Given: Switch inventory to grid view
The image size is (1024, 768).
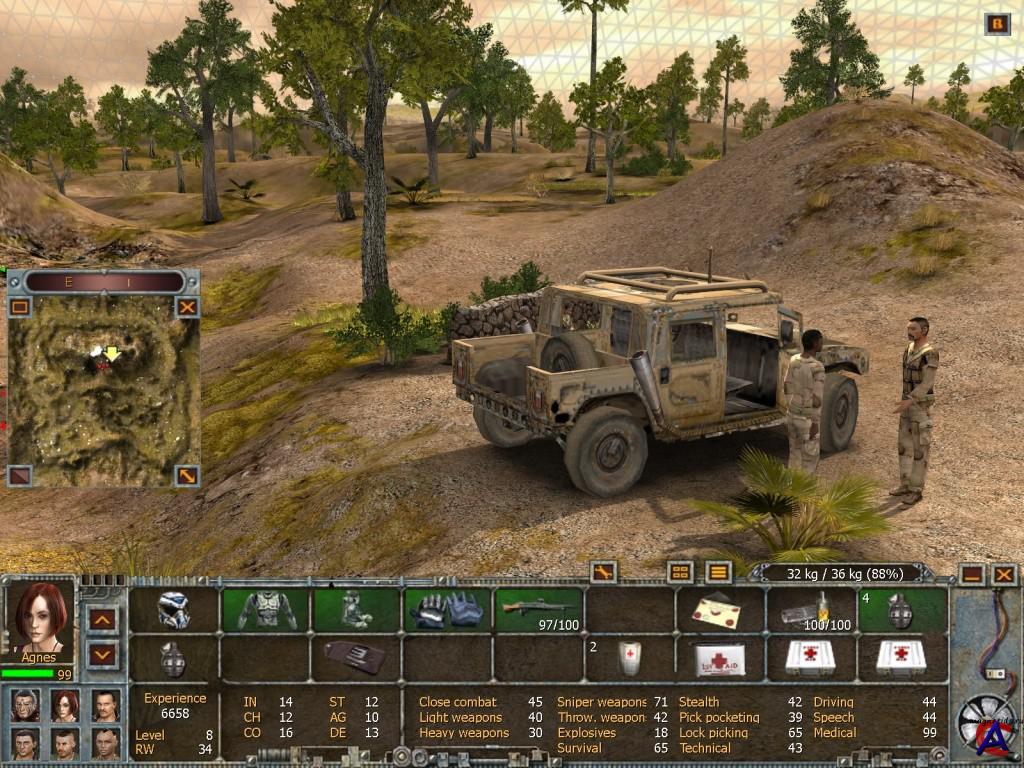Looking at the screenshot, I should coord(680,573).
